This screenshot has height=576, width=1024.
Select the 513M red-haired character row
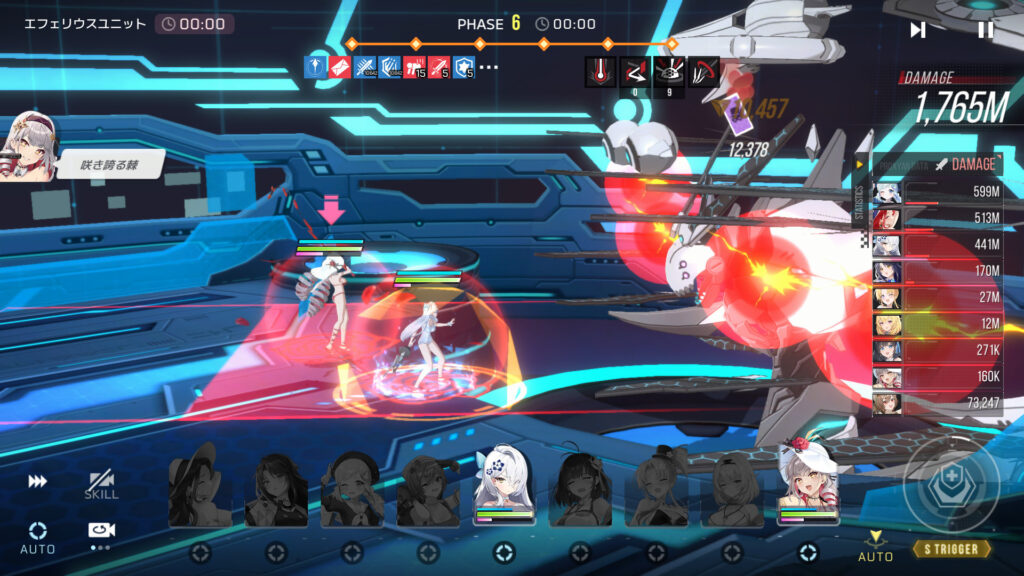(935, 219)
